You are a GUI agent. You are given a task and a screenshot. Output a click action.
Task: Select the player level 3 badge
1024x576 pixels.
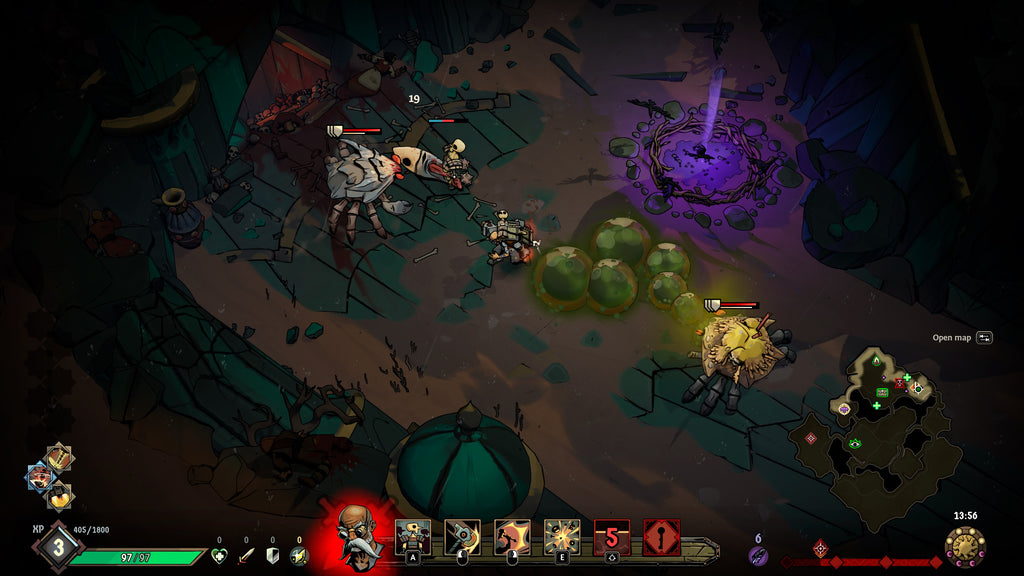(56, 547)
